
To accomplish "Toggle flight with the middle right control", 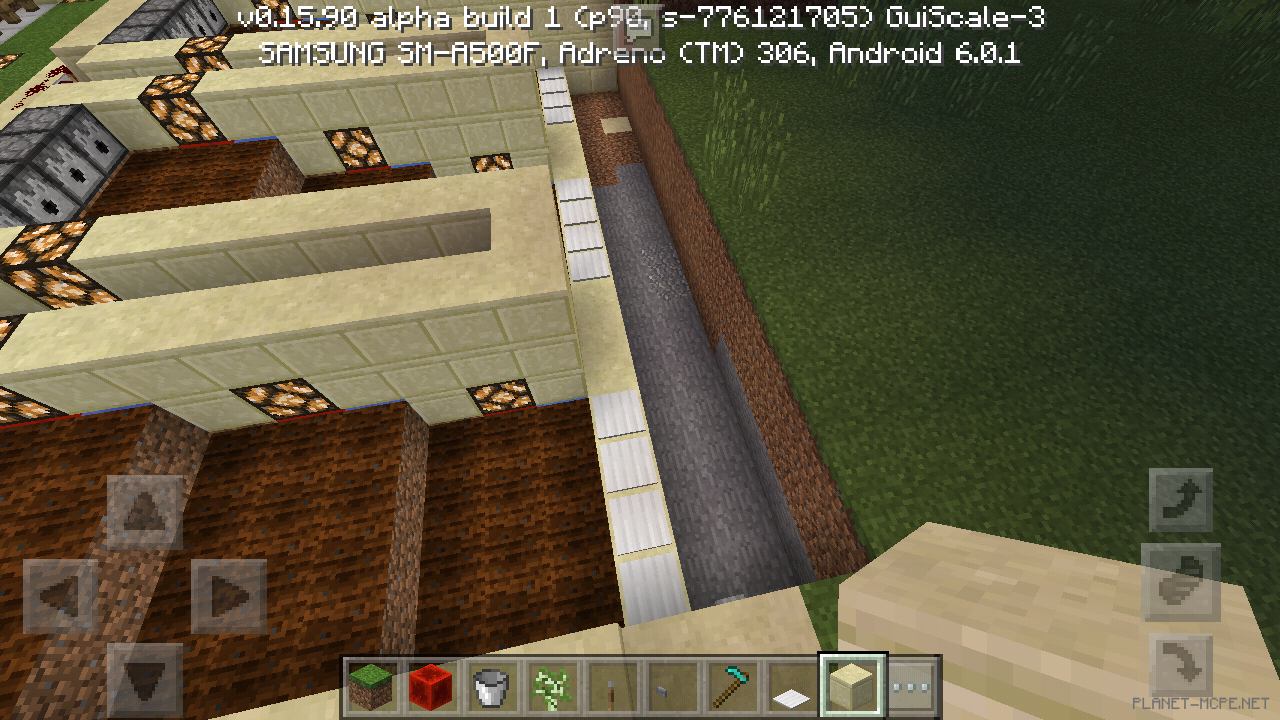I will point(1180,581).
